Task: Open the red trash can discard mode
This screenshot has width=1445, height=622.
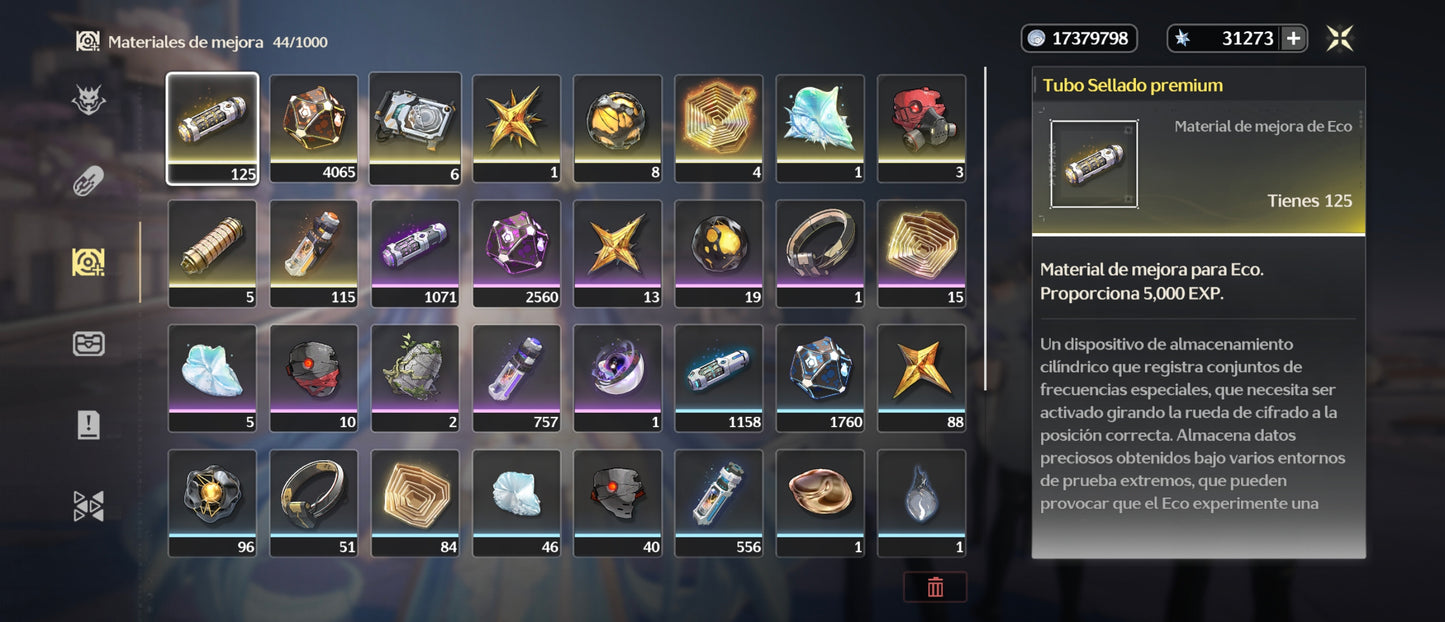Action: (x=935, y=587)
